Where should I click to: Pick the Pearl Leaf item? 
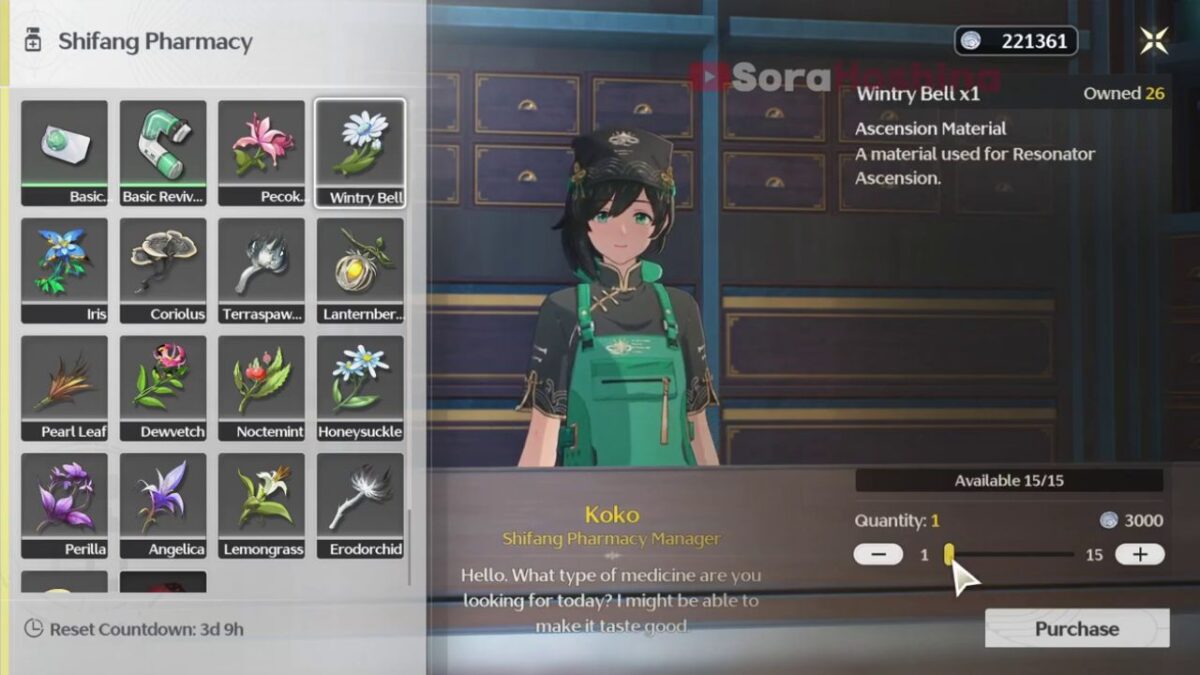point(64,388)
